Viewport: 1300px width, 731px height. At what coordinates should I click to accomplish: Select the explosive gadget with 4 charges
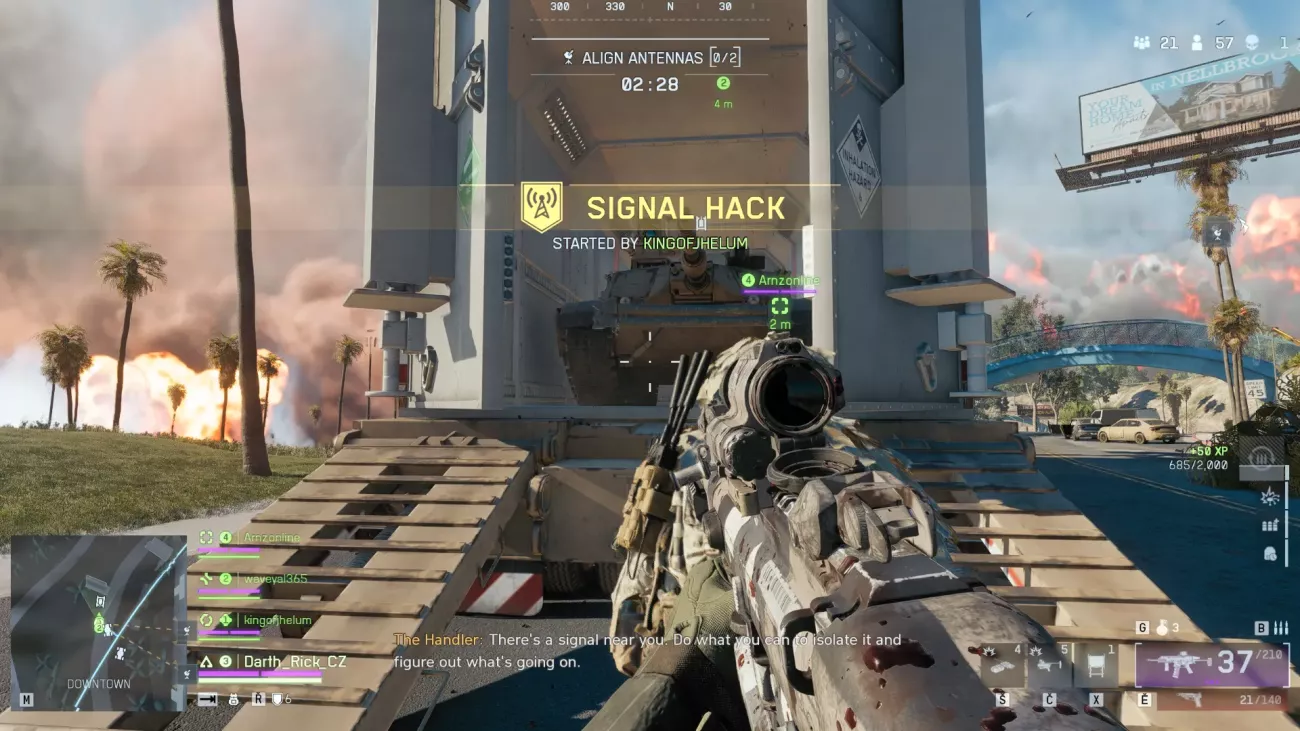pyautogui.click(x=1001, y=665)
